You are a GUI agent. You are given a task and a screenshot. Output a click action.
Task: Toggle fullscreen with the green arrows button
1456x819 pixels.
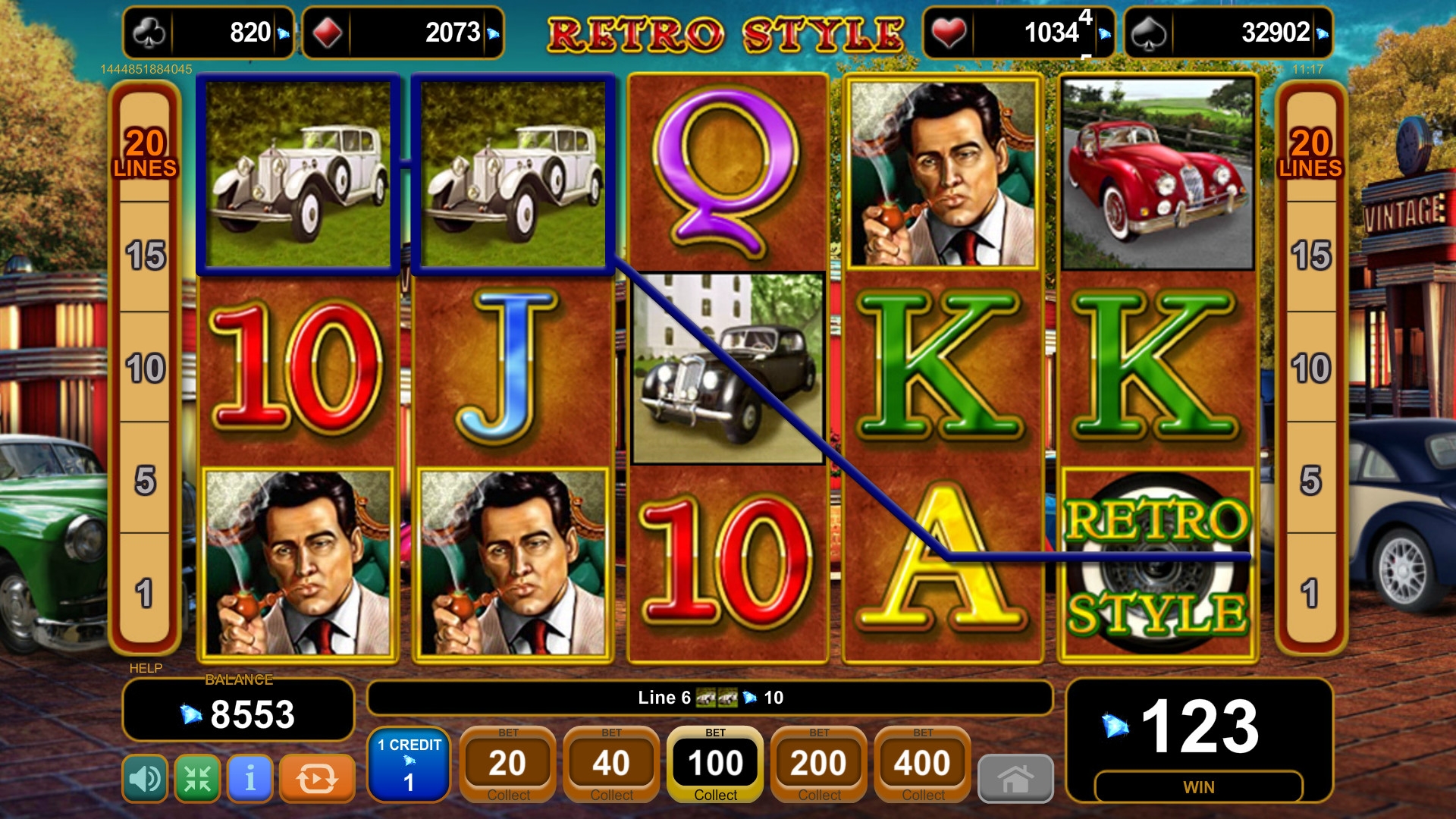tap(197, 778)
